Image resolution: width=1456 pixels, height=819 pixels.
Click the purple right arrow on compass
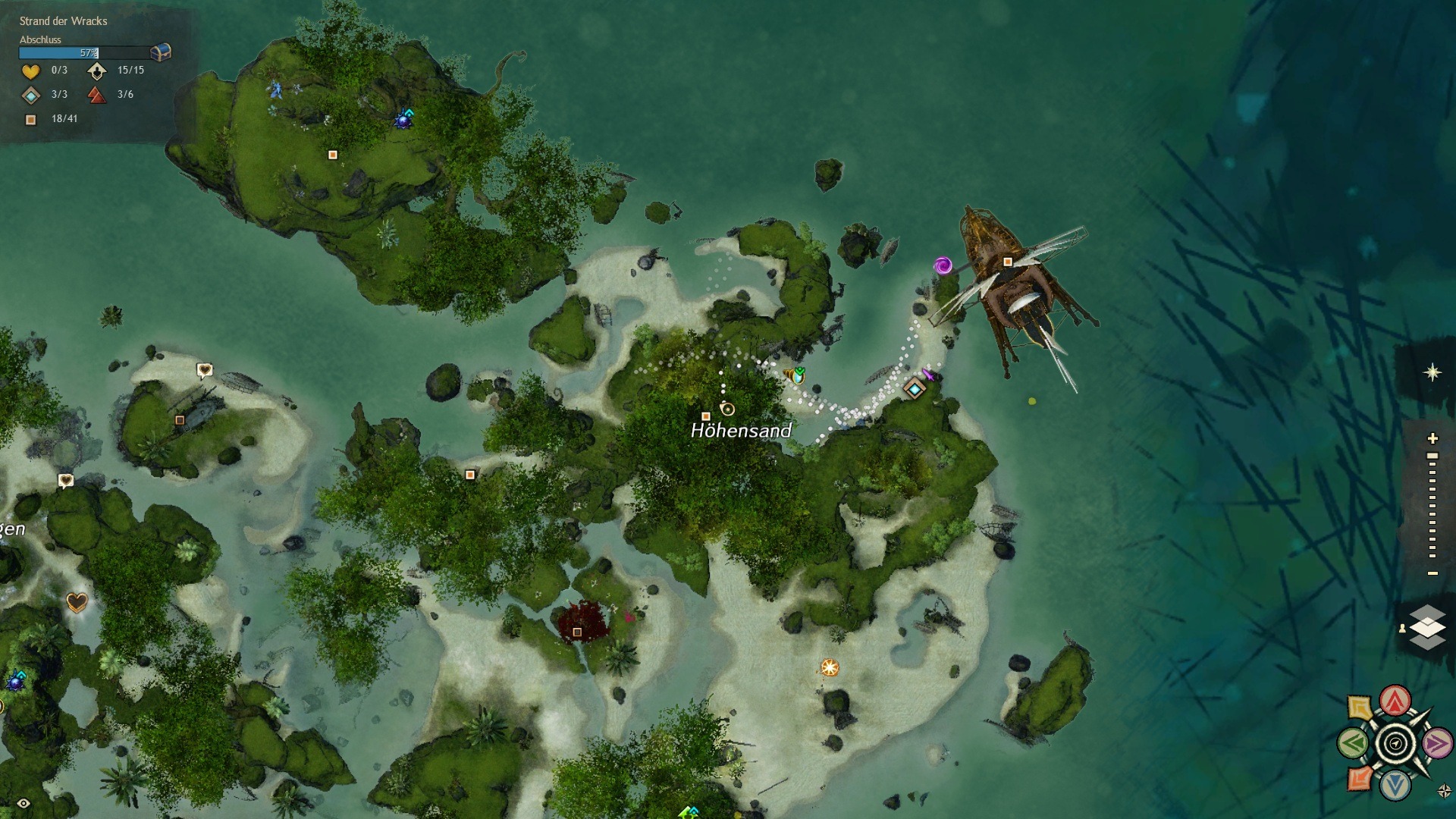click(x=1436, y=744)
